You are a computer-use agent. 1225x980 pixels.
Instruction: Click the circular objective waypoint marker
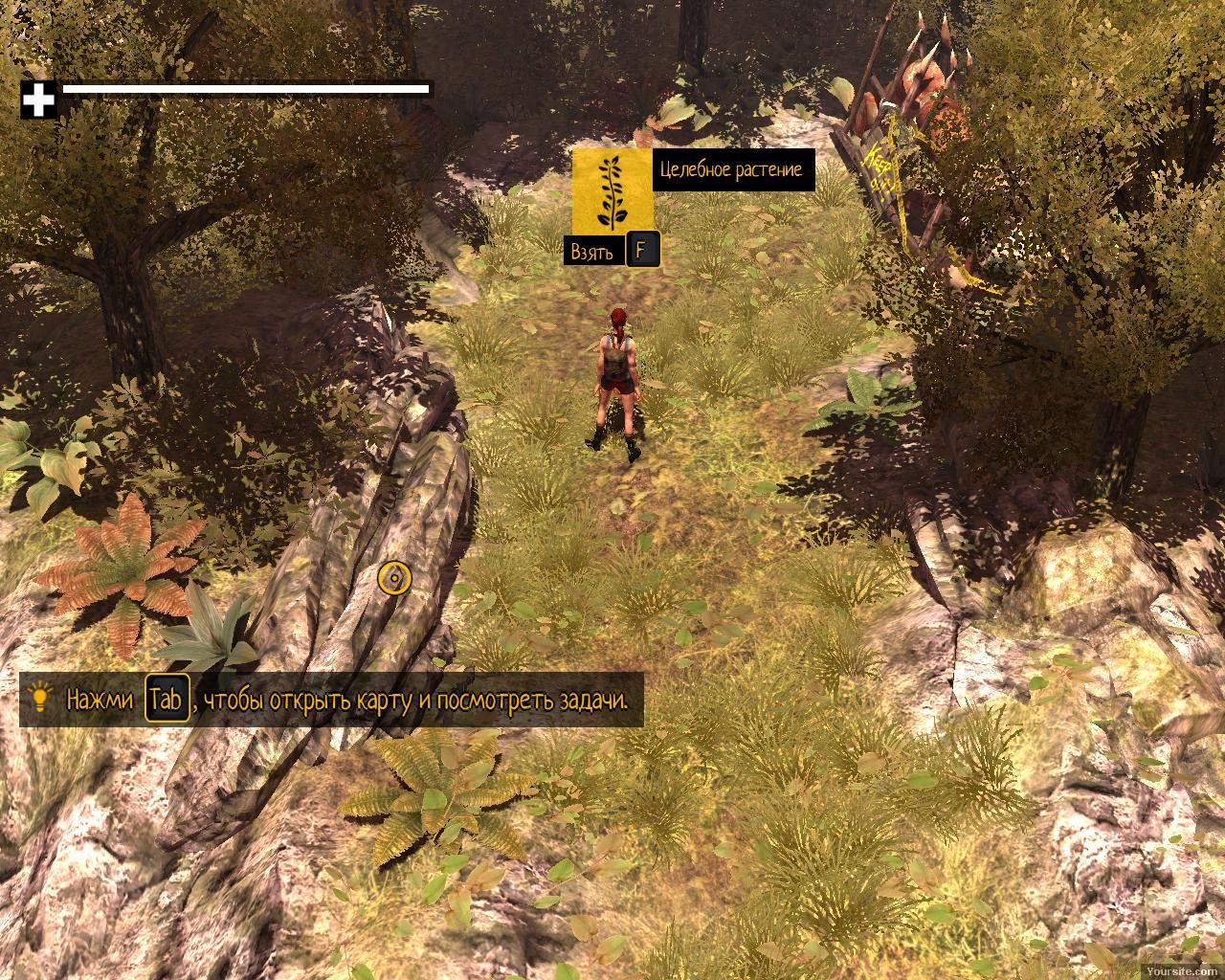pyautogui.click(x=394, y=578)
